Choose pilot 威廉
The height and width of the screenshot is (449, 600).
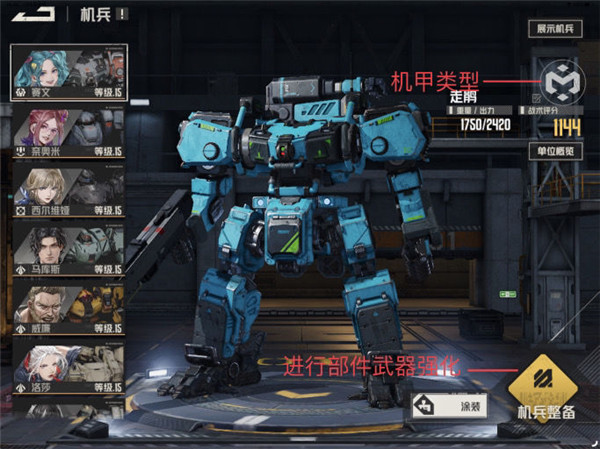coord(69,309)
